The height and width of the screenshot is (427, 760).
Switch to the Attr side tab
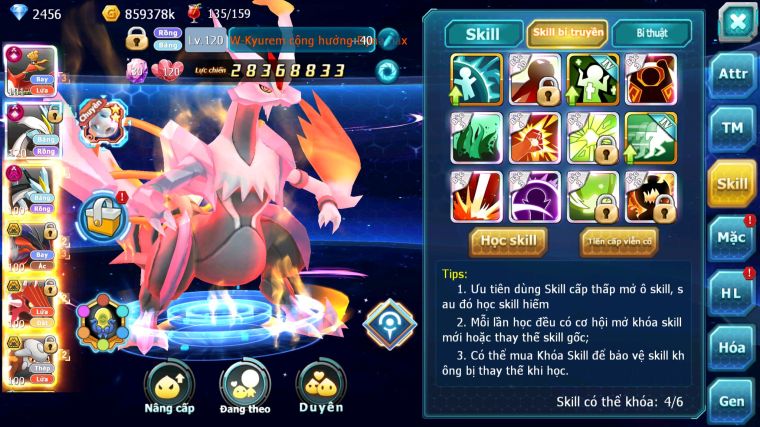pyautogui.click(x=732, y=76)
